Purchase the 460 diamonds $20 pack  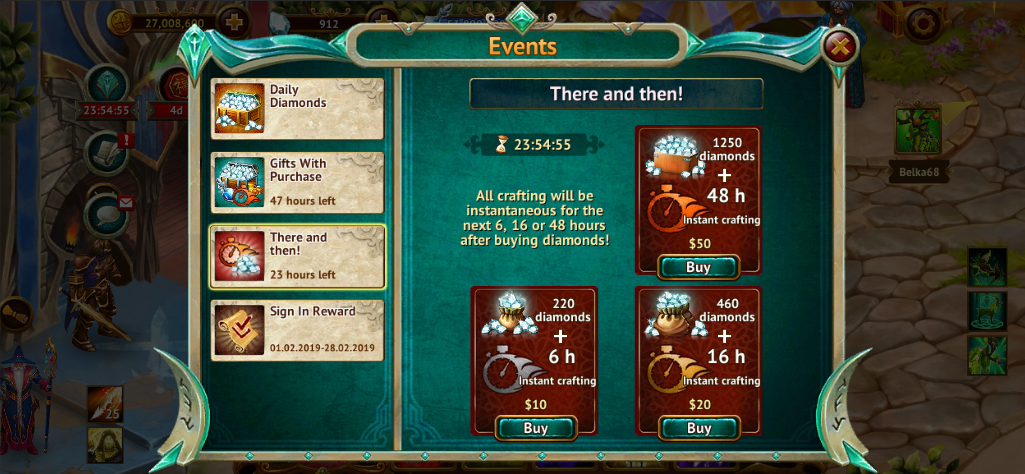pos(698,428)
